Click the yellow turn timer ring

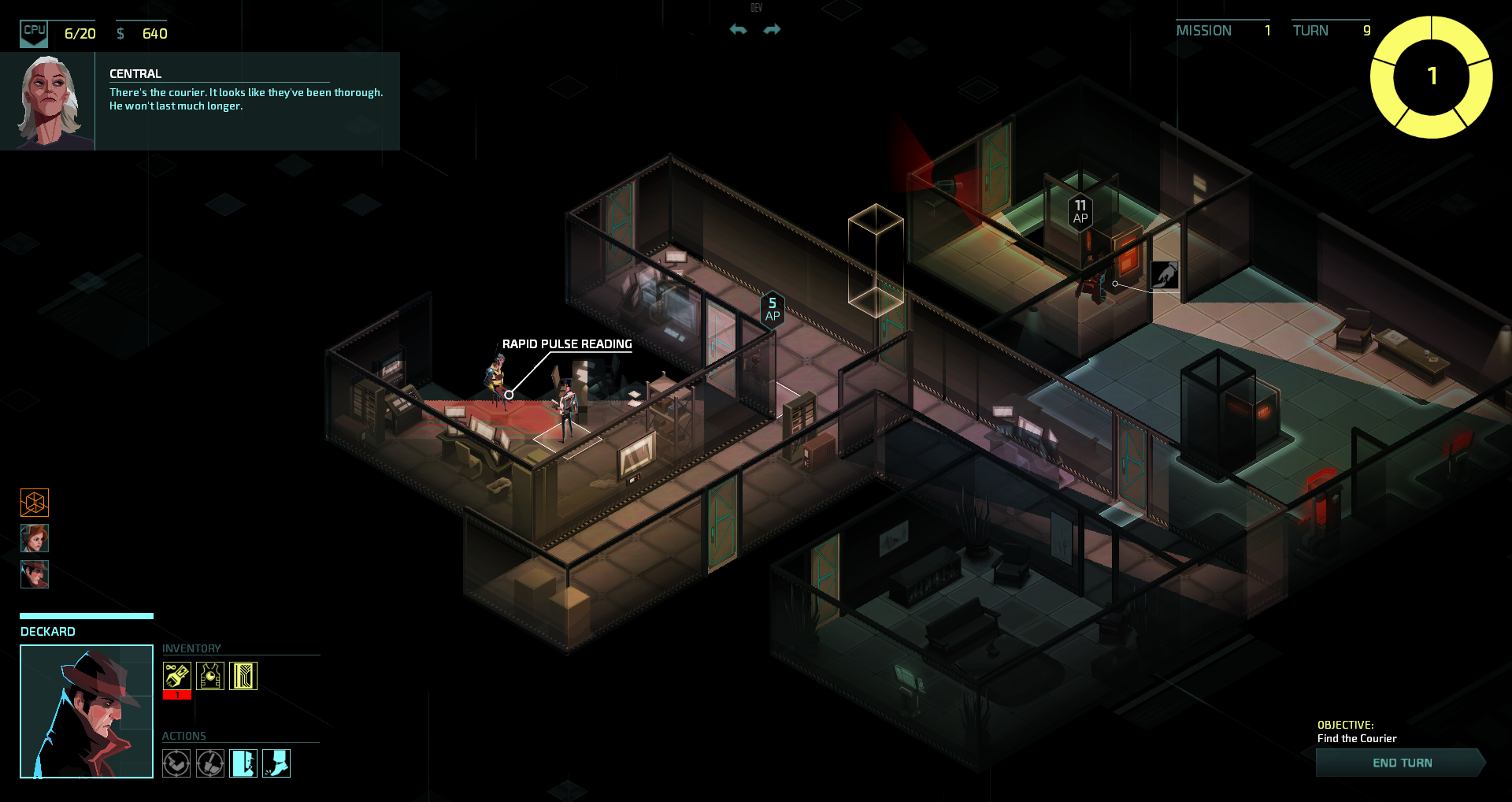coord(1432,76)
